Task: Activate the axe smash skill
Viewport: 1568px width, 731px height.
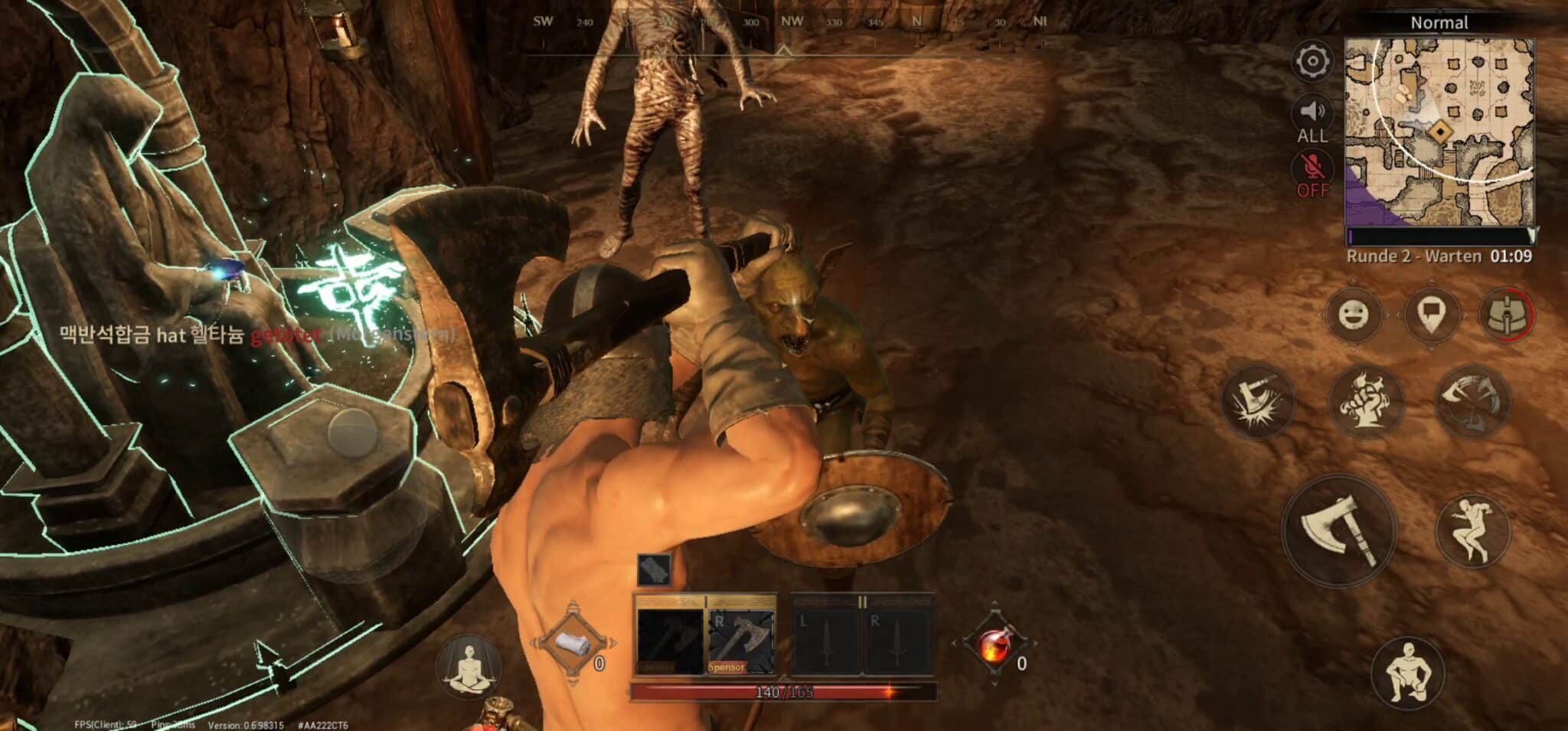Action: pyautogui.click(x=1256, y=401)
